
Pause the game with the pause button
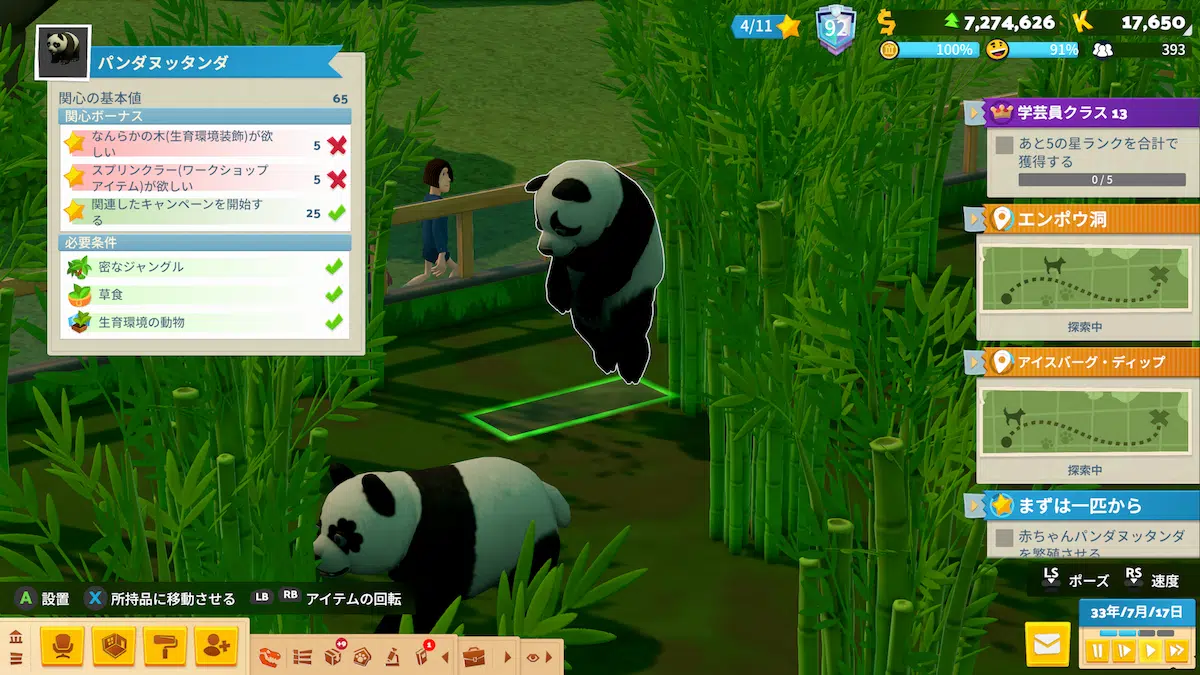click(x=1098, y=651)
